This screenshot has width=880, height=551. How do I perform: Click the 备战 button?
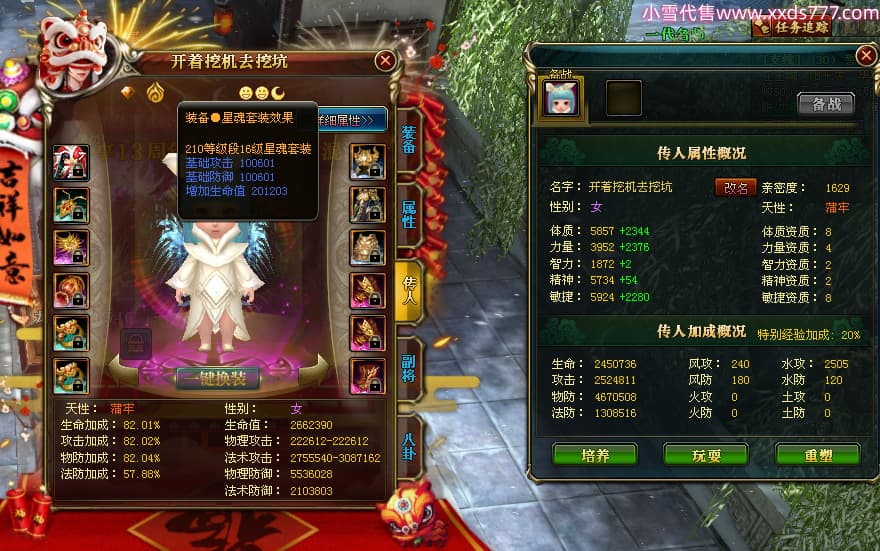(x=825, y=104)
